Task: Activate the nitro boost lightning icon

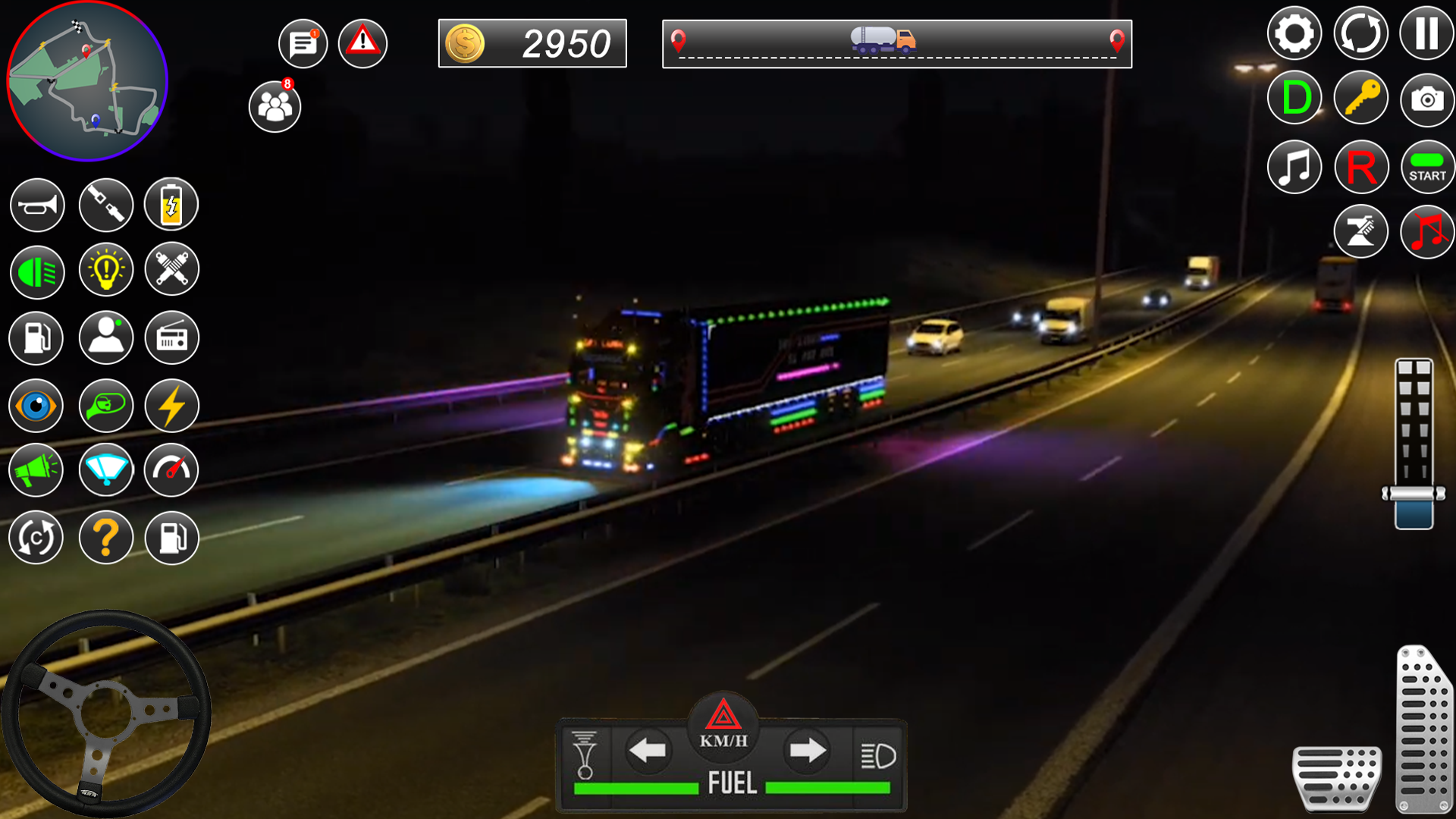Action: pos(171,406)
